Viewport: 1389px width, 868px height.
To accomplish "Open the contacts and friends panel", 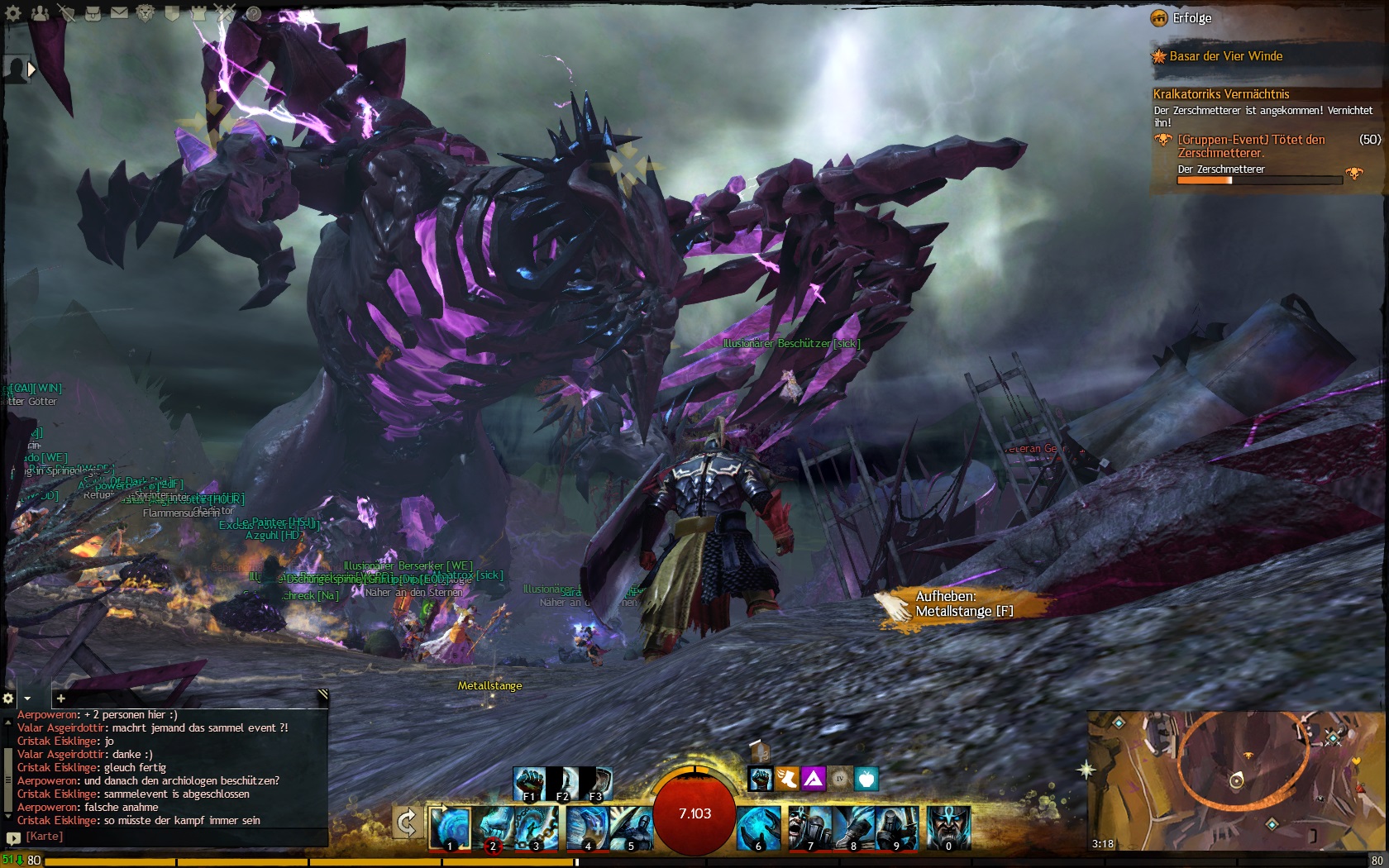I will (41, 12).
